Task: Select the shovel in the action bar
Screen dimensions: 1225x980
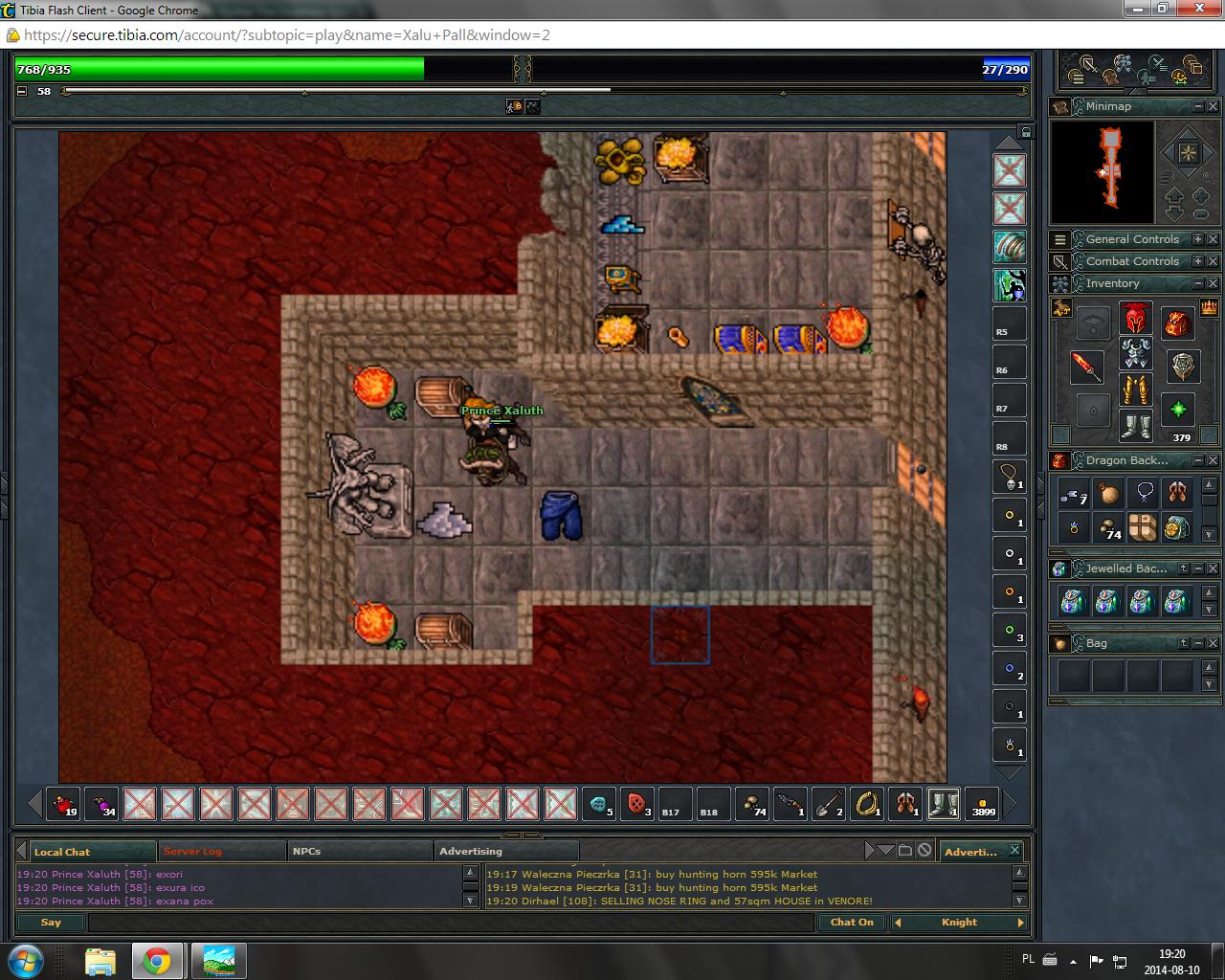Action: pos(829,804)
